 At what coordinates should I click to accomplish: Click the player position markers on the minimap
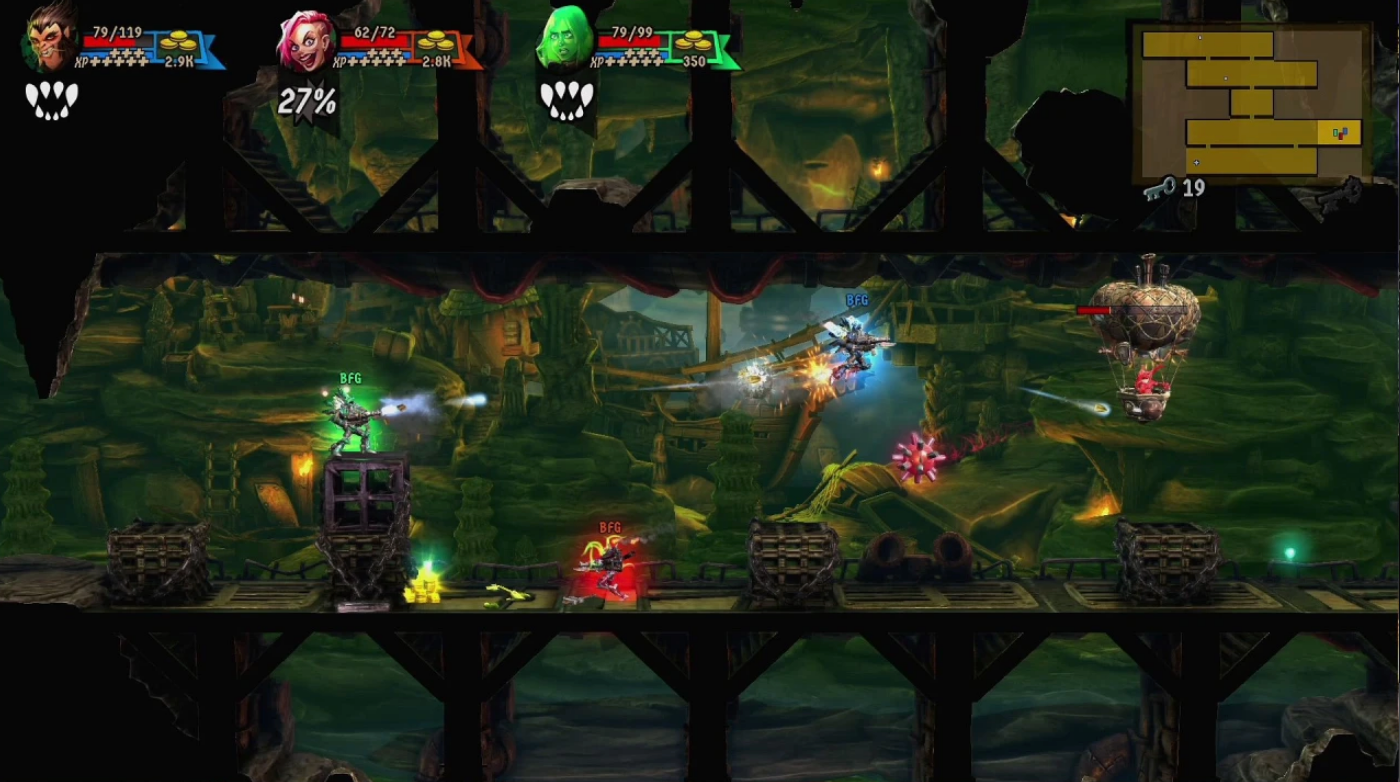click(x=1339, y=133)
